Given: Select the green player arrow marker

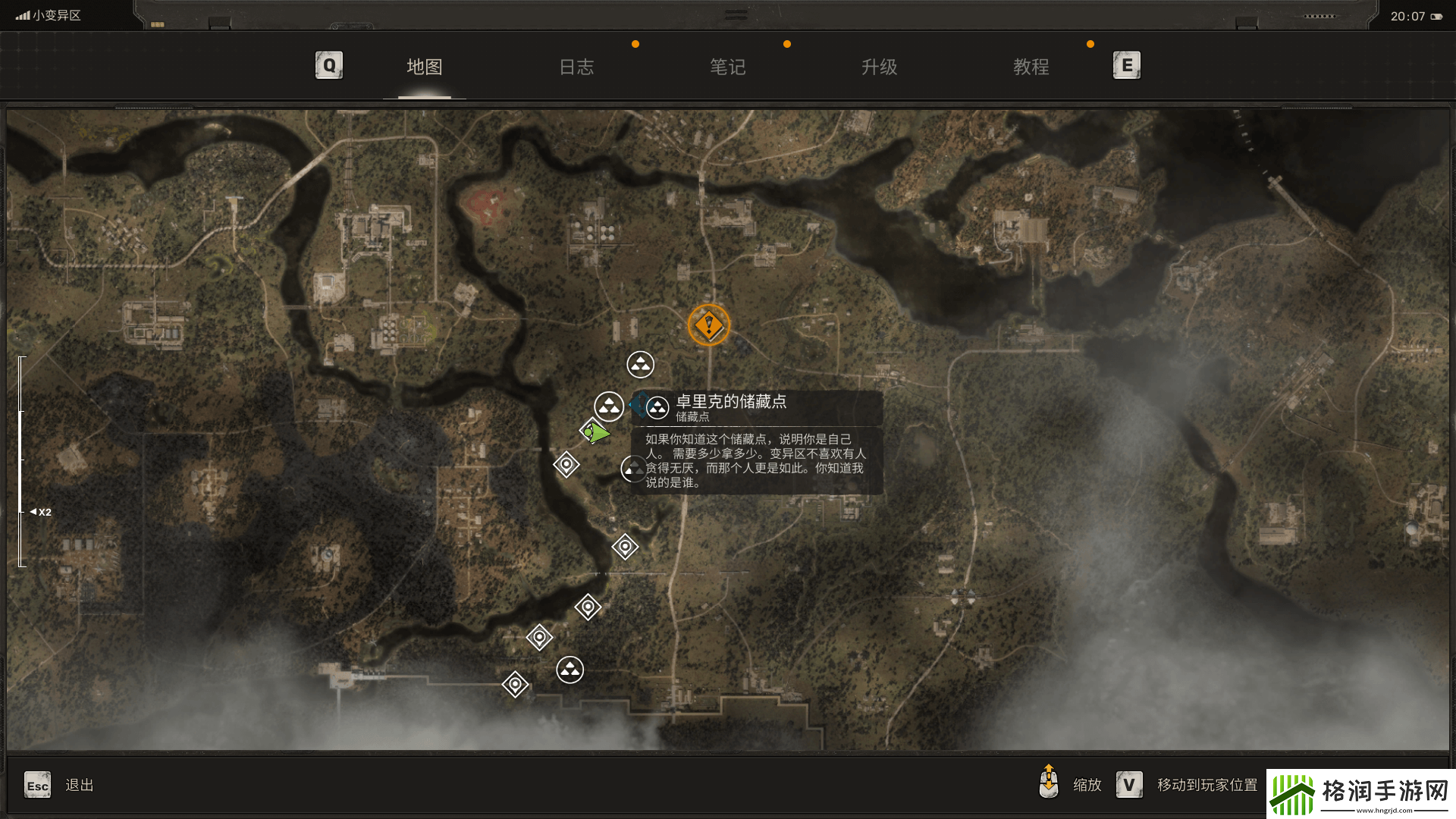Looking at the screenshot, I should pos(597,432).
